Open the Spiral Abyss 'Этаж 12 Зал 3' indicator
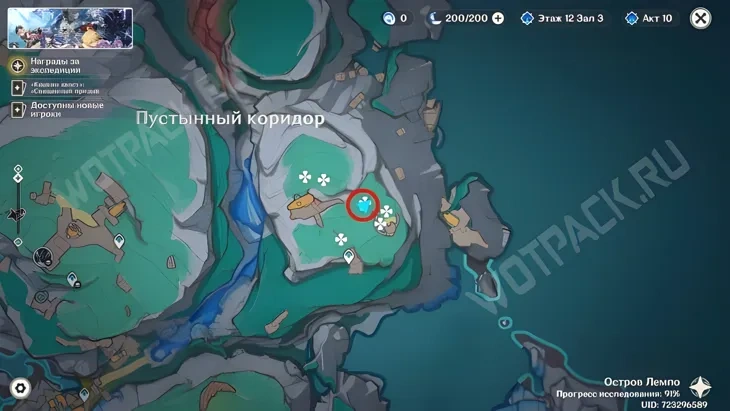The height and width of the screenshot is (411, 730). (x=561, y=18)
